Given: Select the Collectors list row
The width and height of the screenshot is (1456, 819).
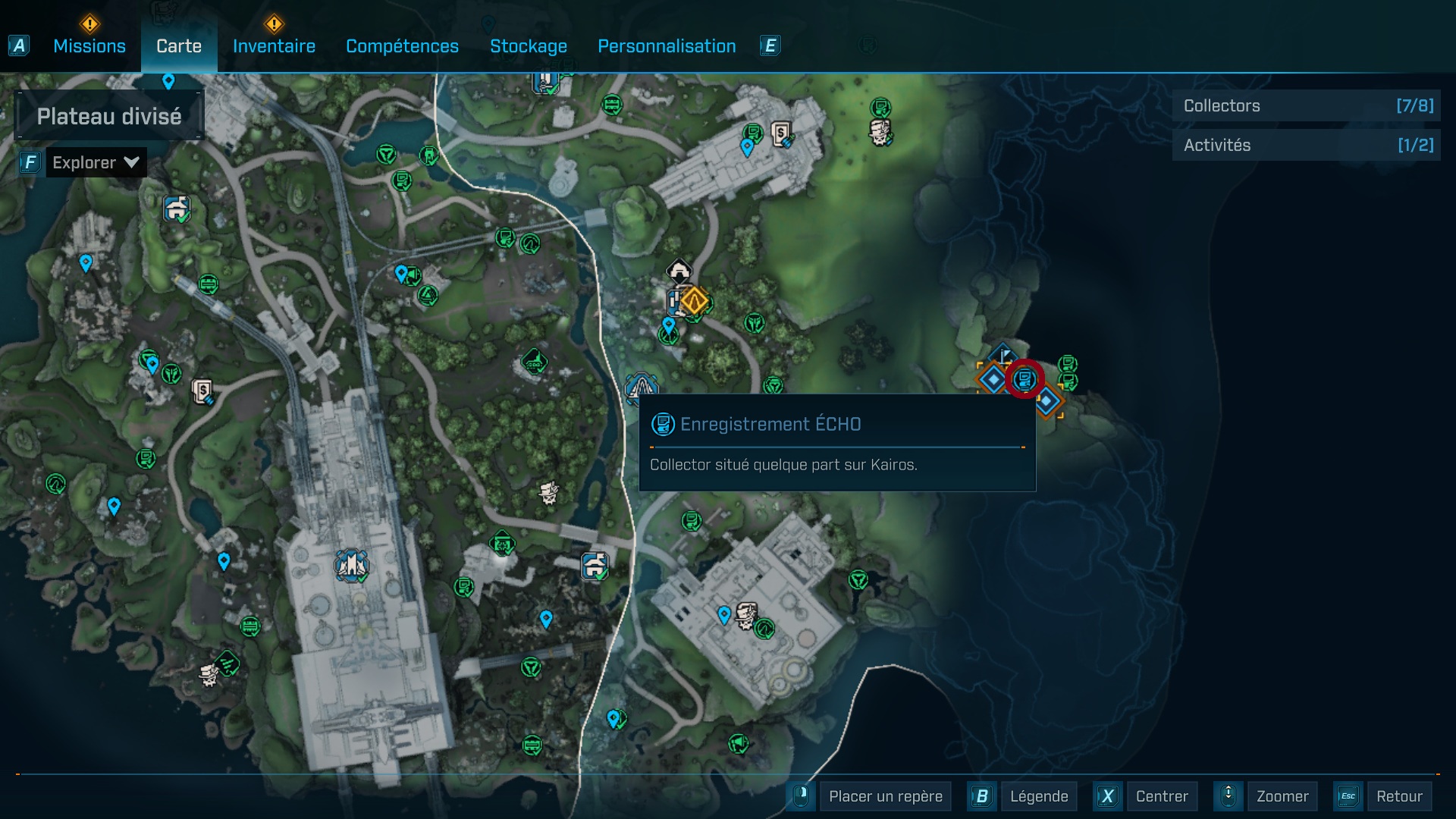Looking at the screenshot, I should [1306, 106].
